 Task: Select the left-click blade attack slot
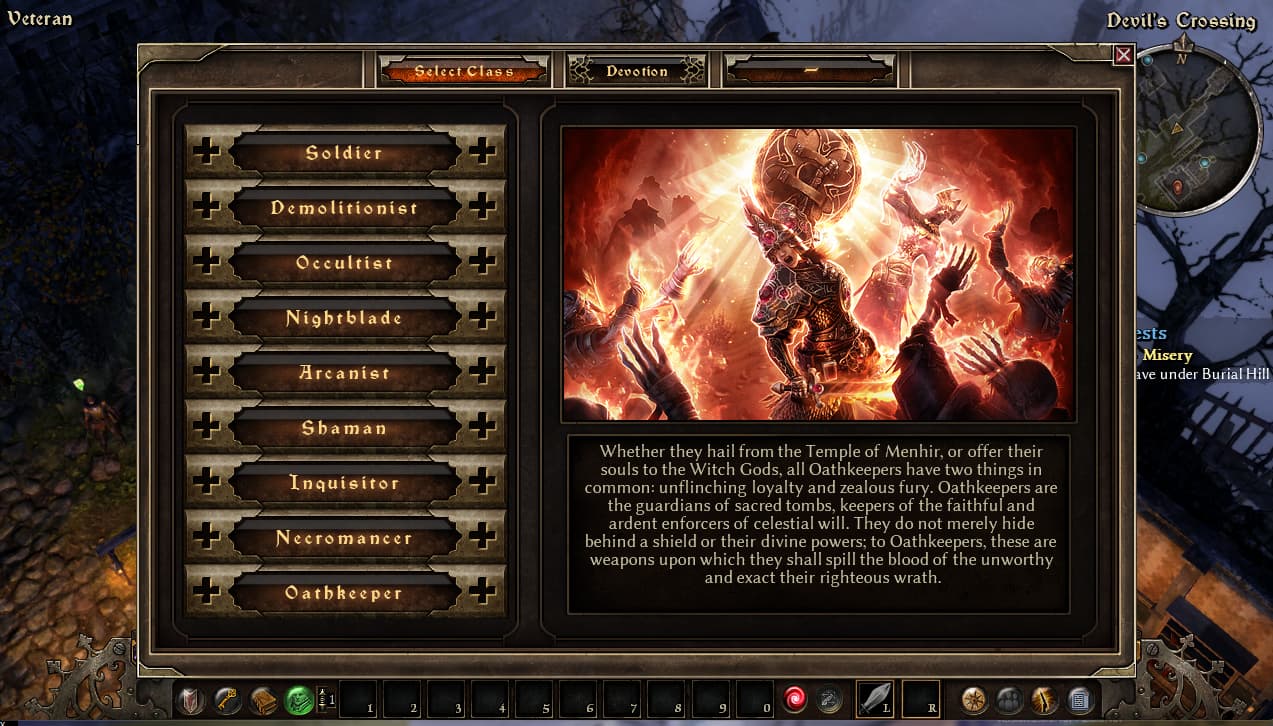tap(875, 699)
